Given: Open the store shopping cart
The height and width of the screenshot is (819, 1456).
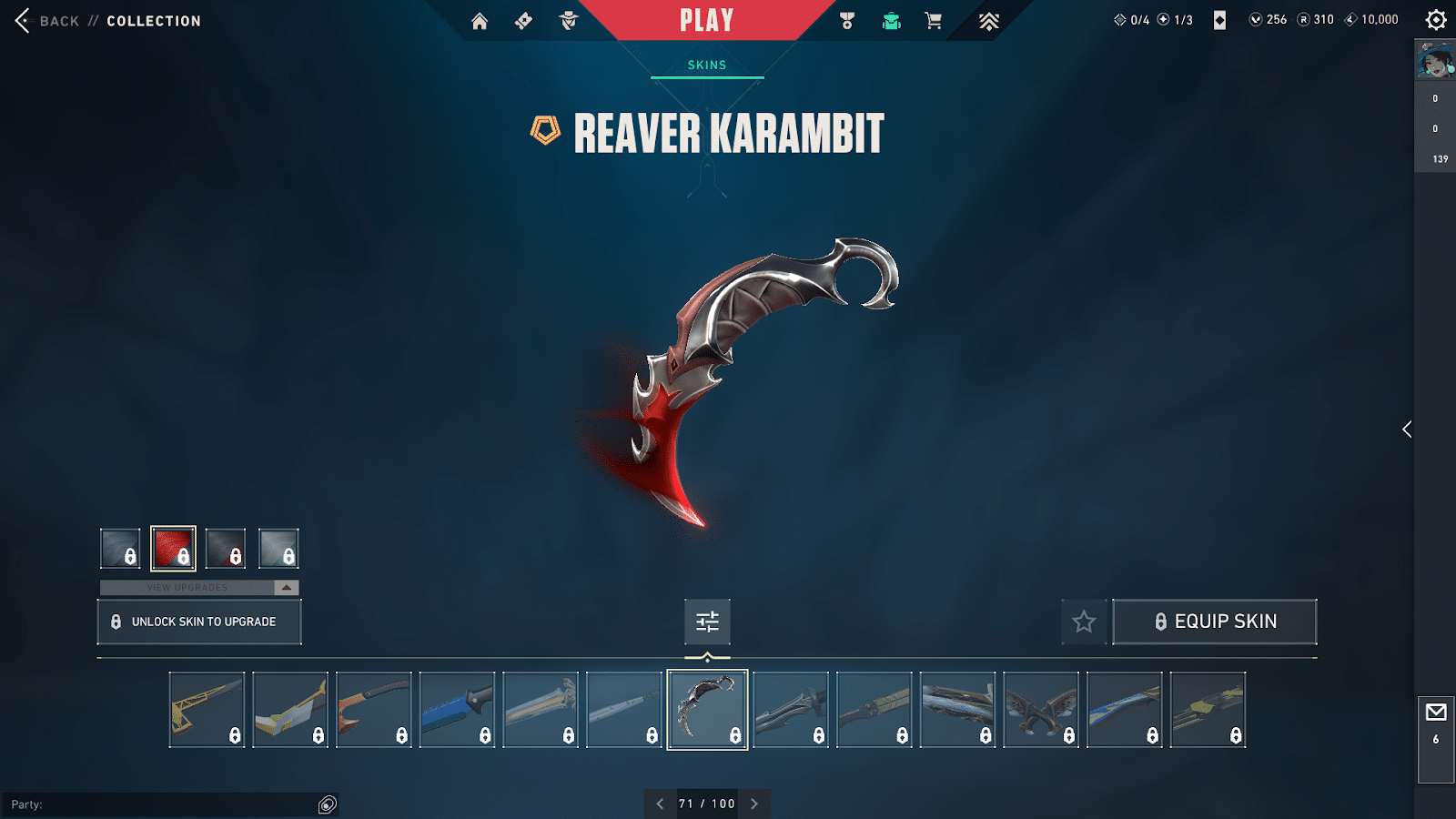Looking at the screenshot, I should (934, 21).
